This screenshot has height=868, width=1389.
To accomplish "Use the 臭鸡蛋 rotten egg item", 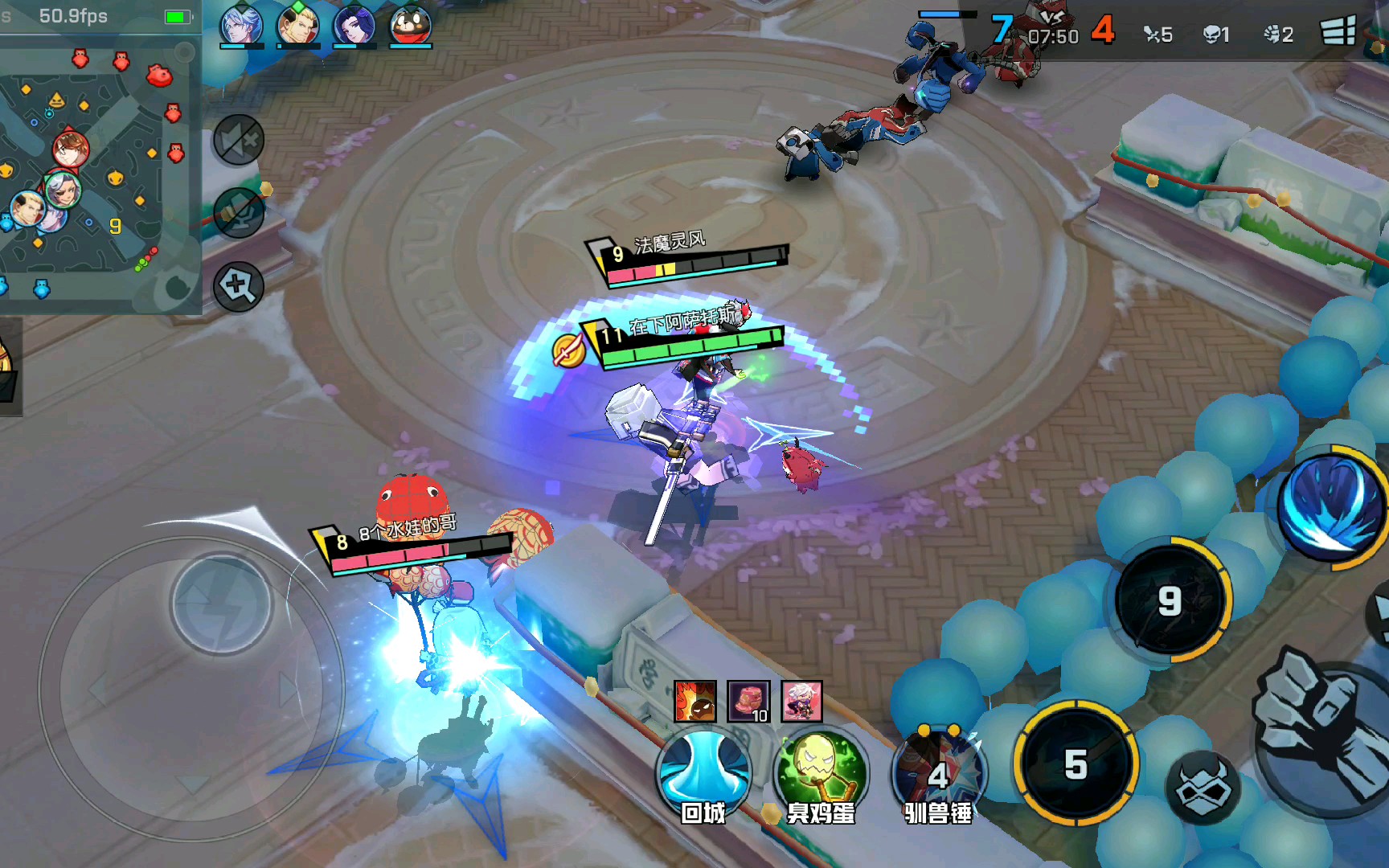I will (821, 772).
